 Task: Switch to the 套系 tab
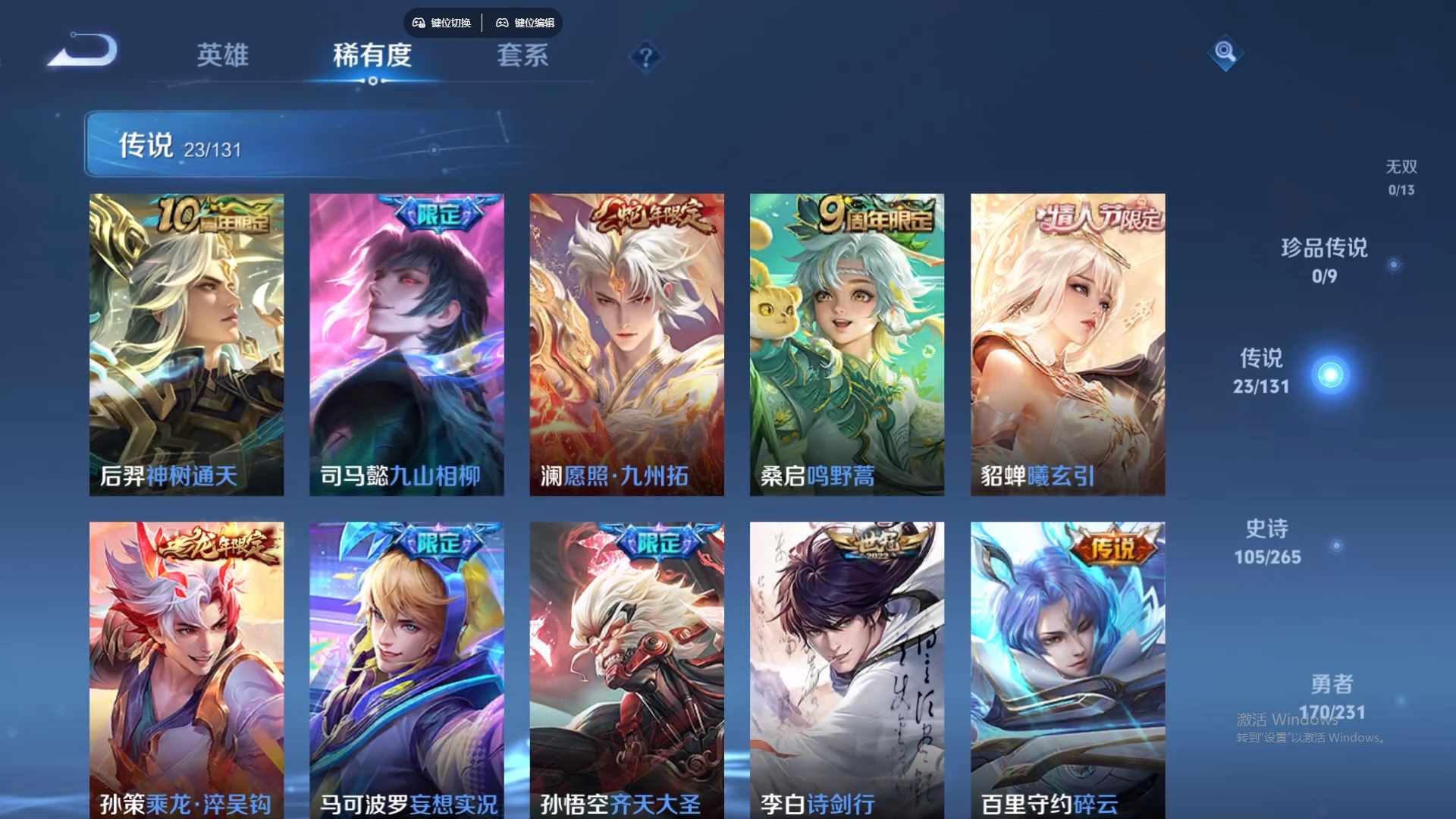[523, 56]
